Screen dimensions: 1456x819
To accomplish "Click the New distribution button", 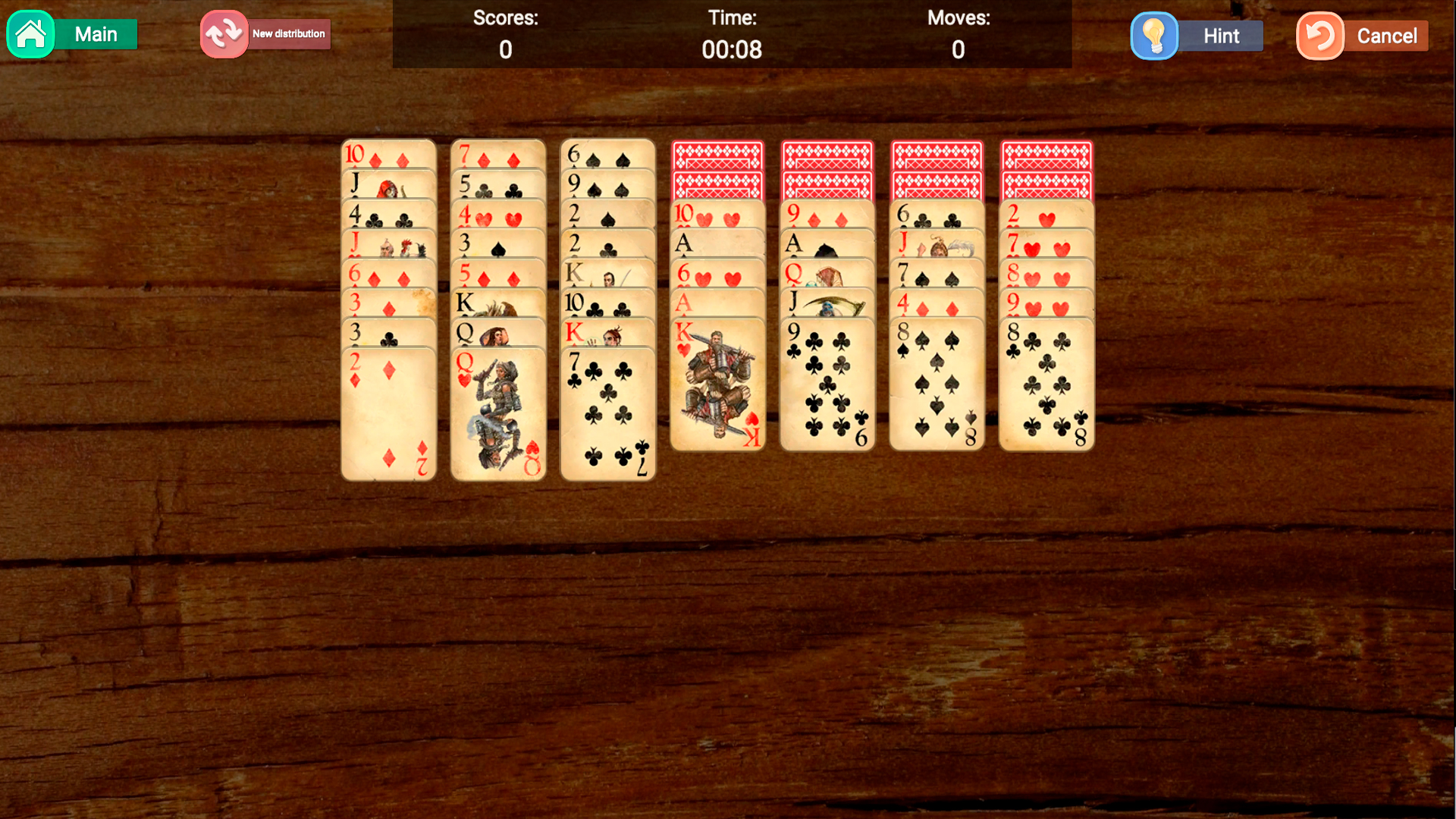I will click(x=288, y=33).
